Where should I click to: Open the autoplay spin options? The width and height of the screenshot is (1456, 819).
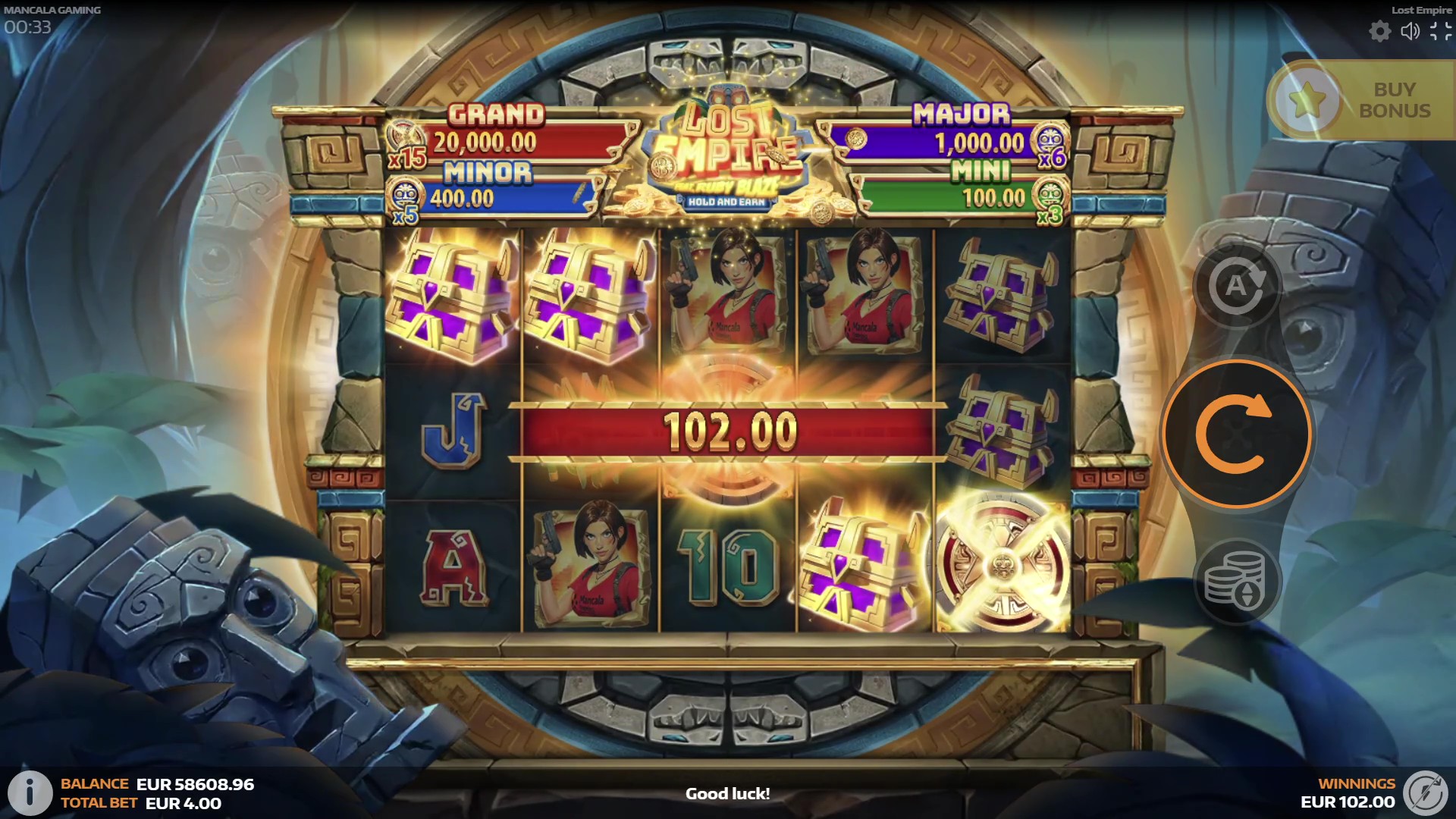1236,286
